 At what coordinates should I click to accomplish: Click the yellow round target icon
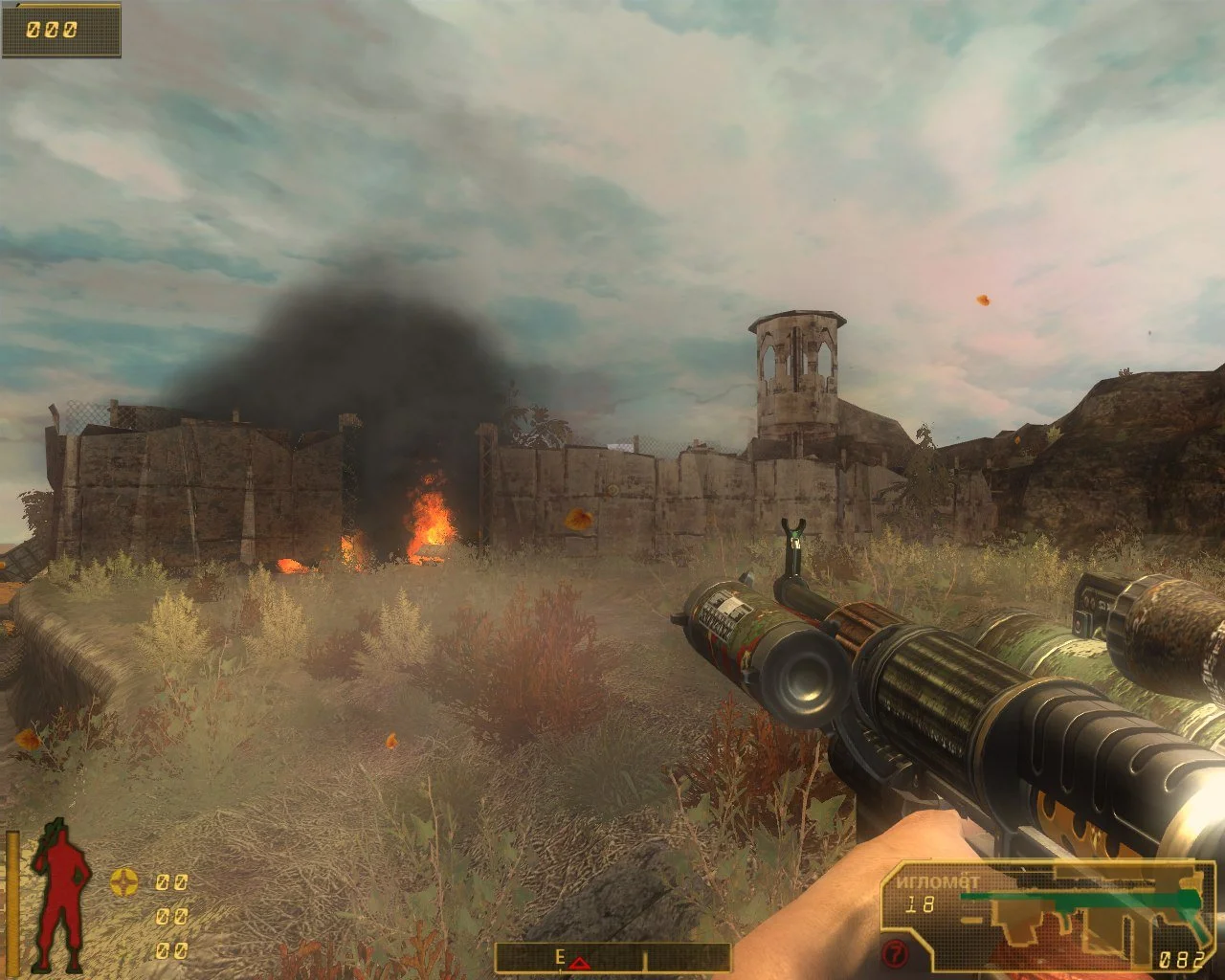123,881
